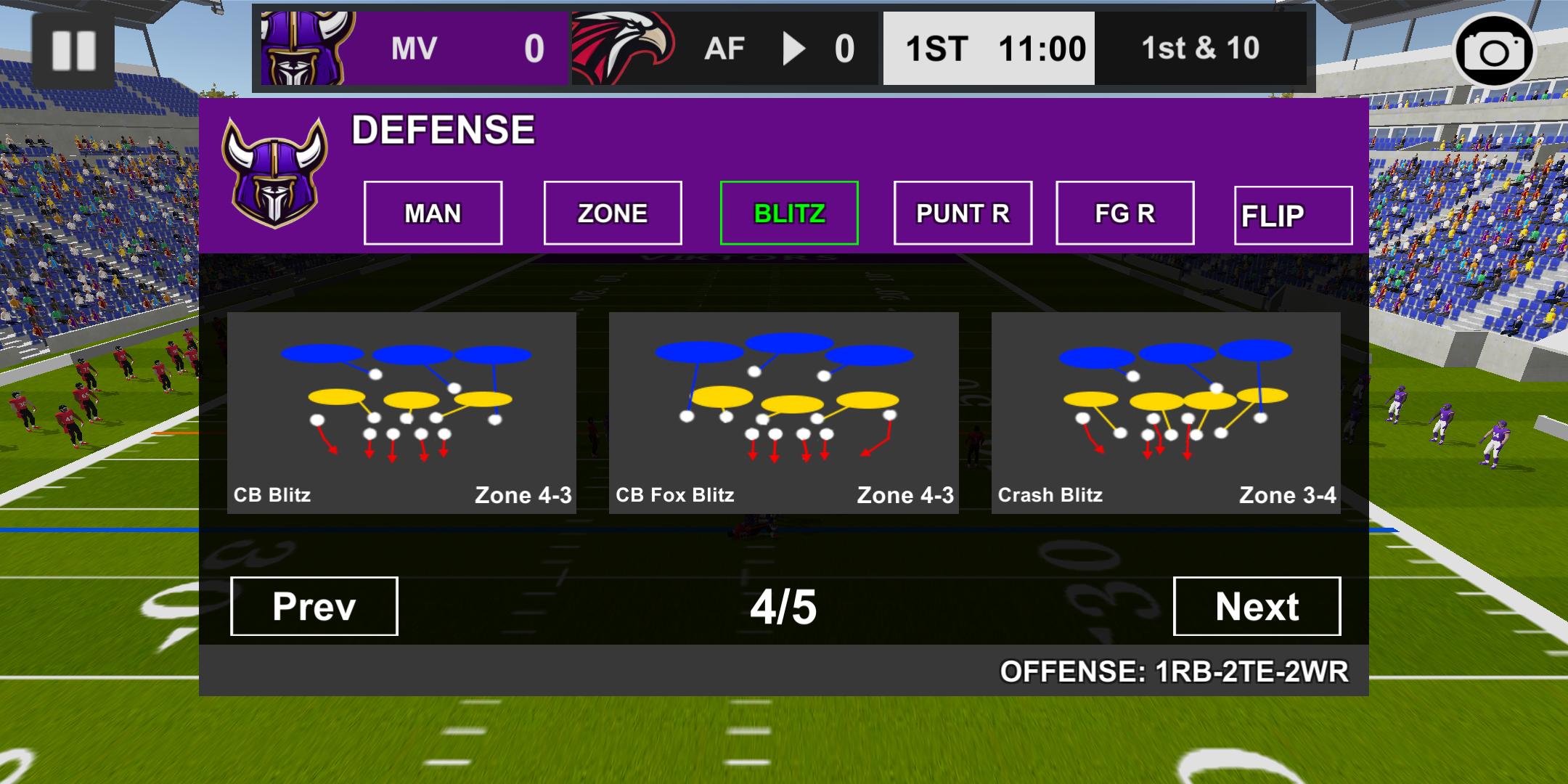This screenshot has width=1568, height=784.
Task: Advance to next play page
Action: (x=1257, y=606)
